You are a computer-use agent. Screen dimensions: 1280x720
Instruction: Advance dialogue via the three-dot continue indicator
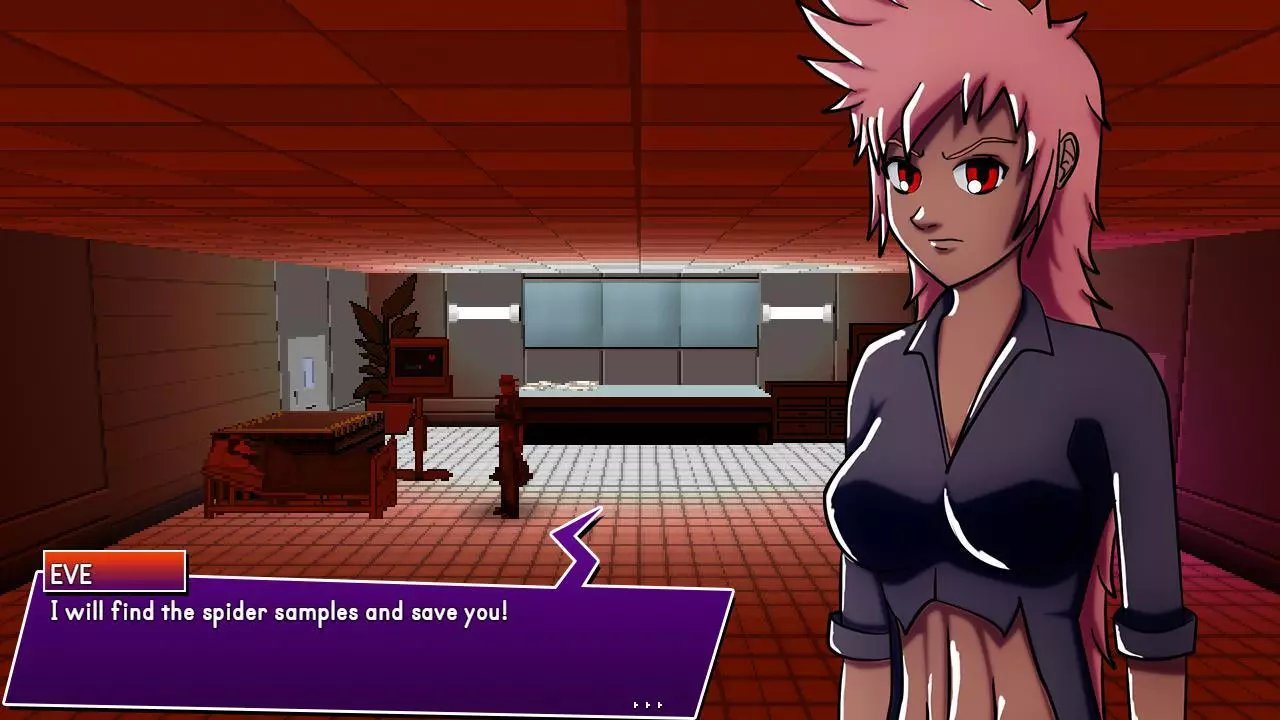pos(648,705)
